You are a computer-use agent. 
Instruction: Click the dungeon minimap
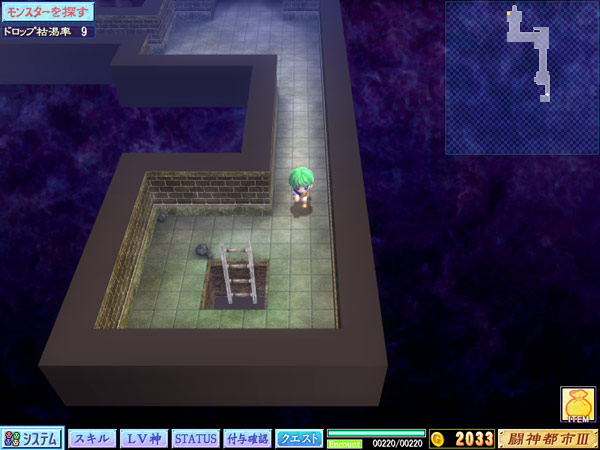[522, 78]
